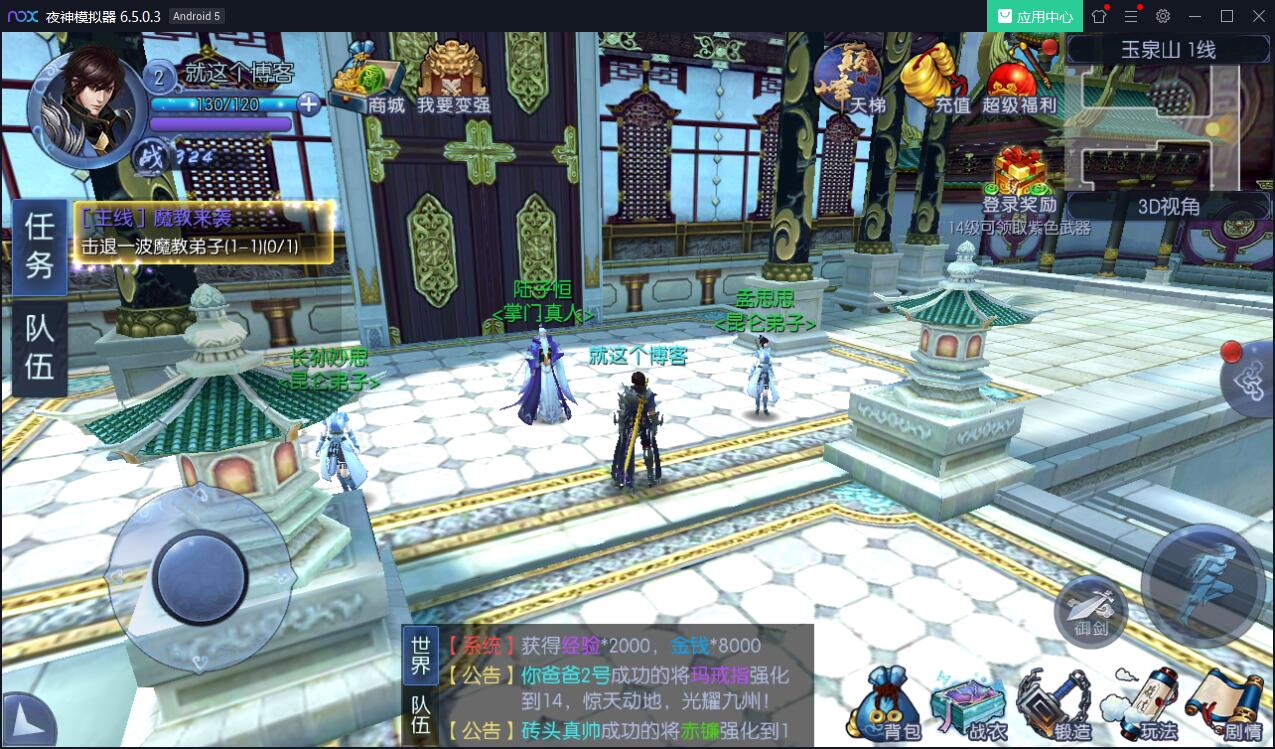Select the 任务 quest tab
Image resolution: width=1275 pixels, height=749 pixels.
point(40,246)
